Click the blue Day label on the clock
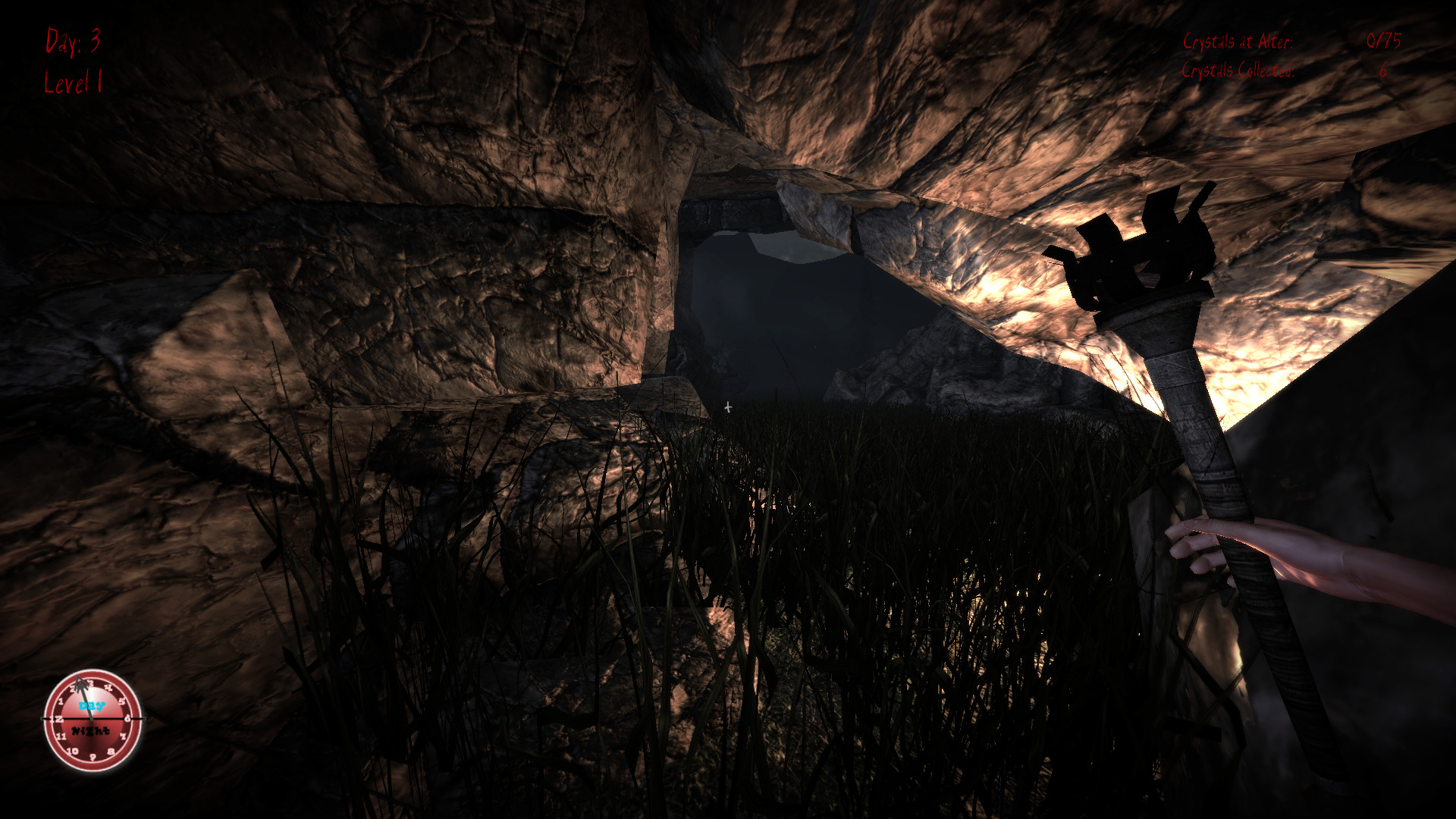 (x=91, y=706)
